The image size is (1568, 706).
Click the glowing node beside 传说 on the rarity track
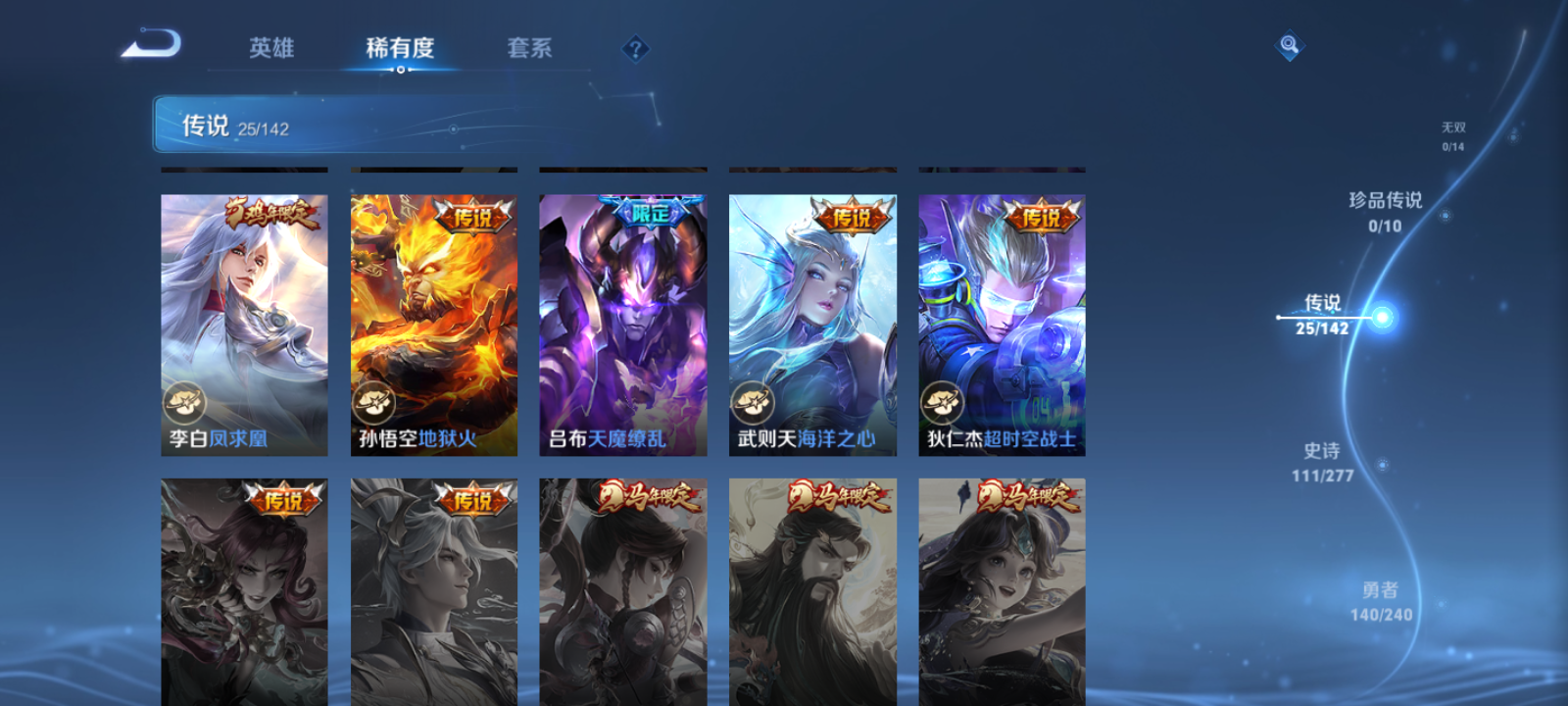(x=1382, y=316)
